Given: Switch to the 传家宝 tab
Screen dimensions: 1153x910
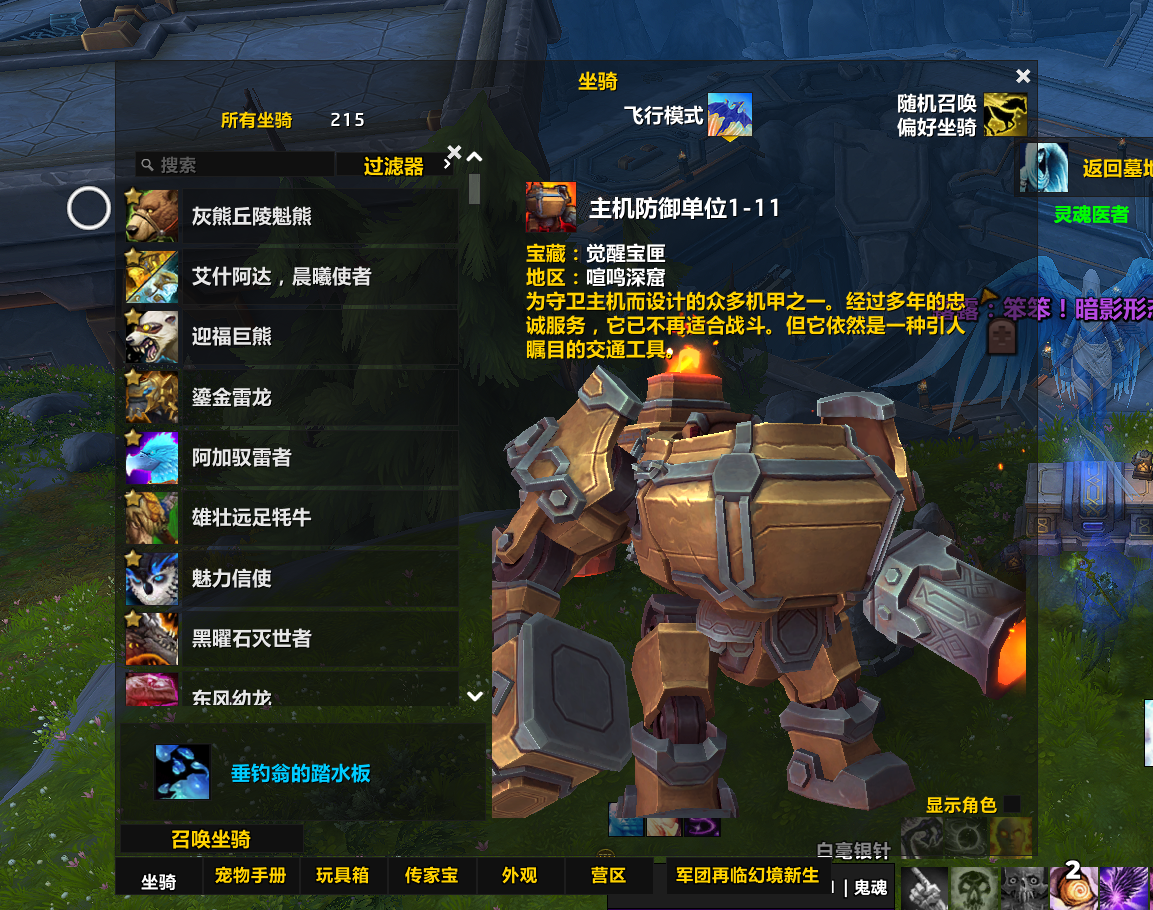Looking at the screenshot, I should [x=431, y=875].
